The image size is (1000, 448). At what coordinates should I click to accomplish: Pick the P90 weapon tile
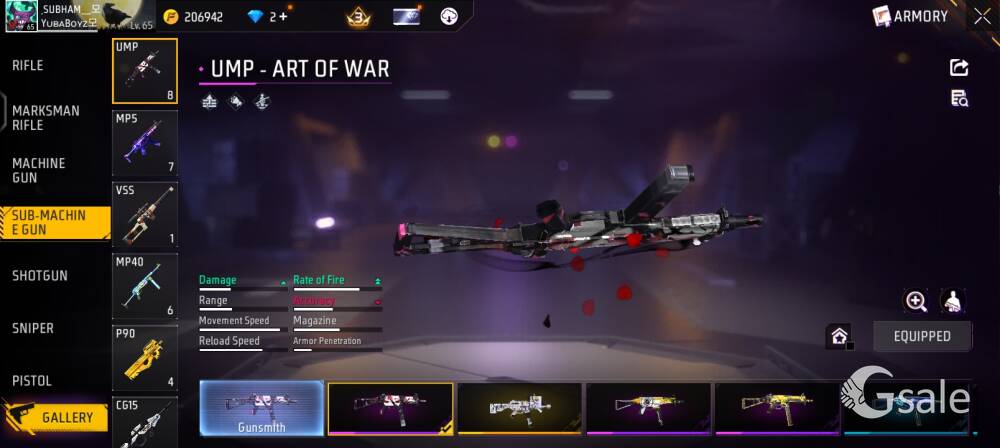coord(145,357)
